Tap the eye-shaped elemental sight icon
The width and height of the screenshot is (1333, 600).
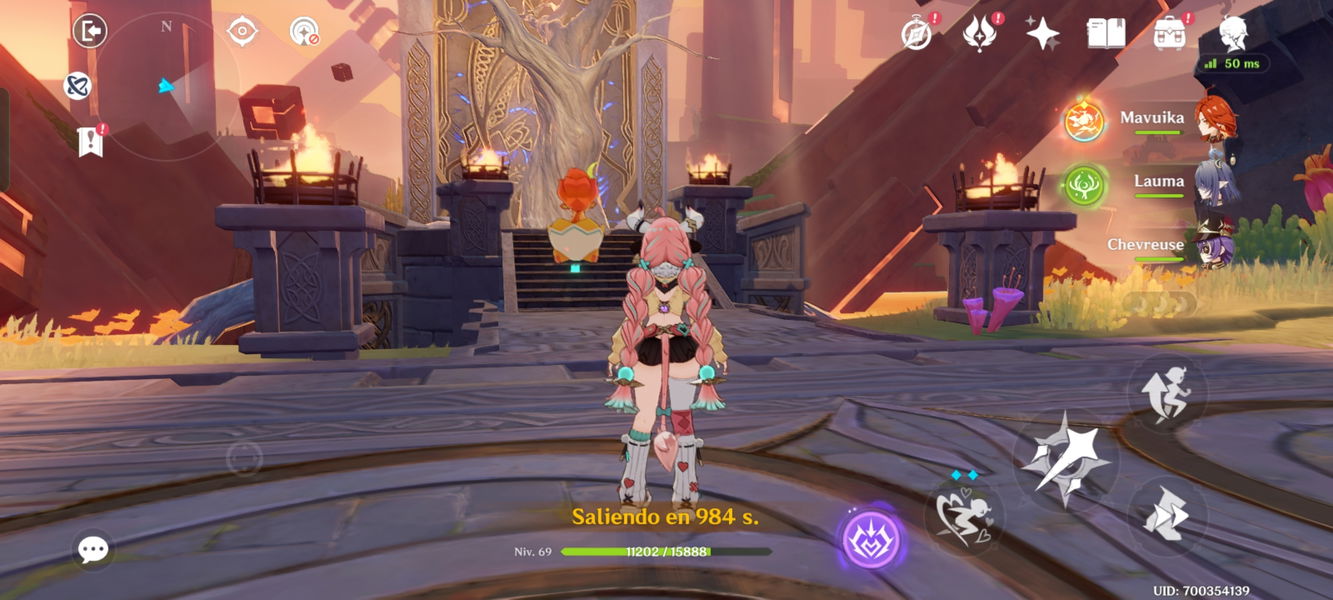242,32
